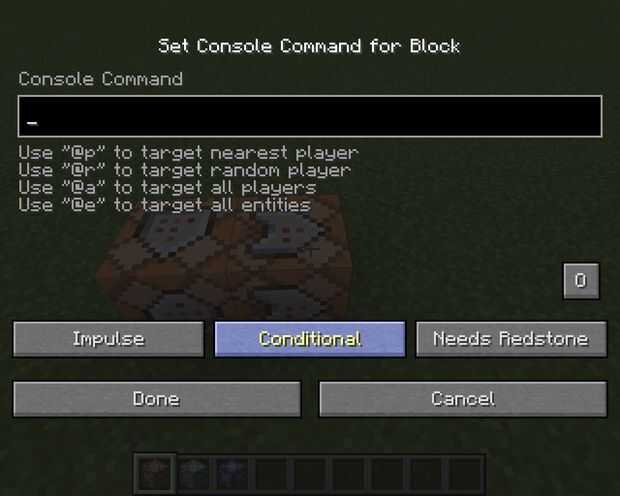Cancel the command block dialog
This screenshot has width=620, height=496.
pyautogui.click(x=462, y=399)
